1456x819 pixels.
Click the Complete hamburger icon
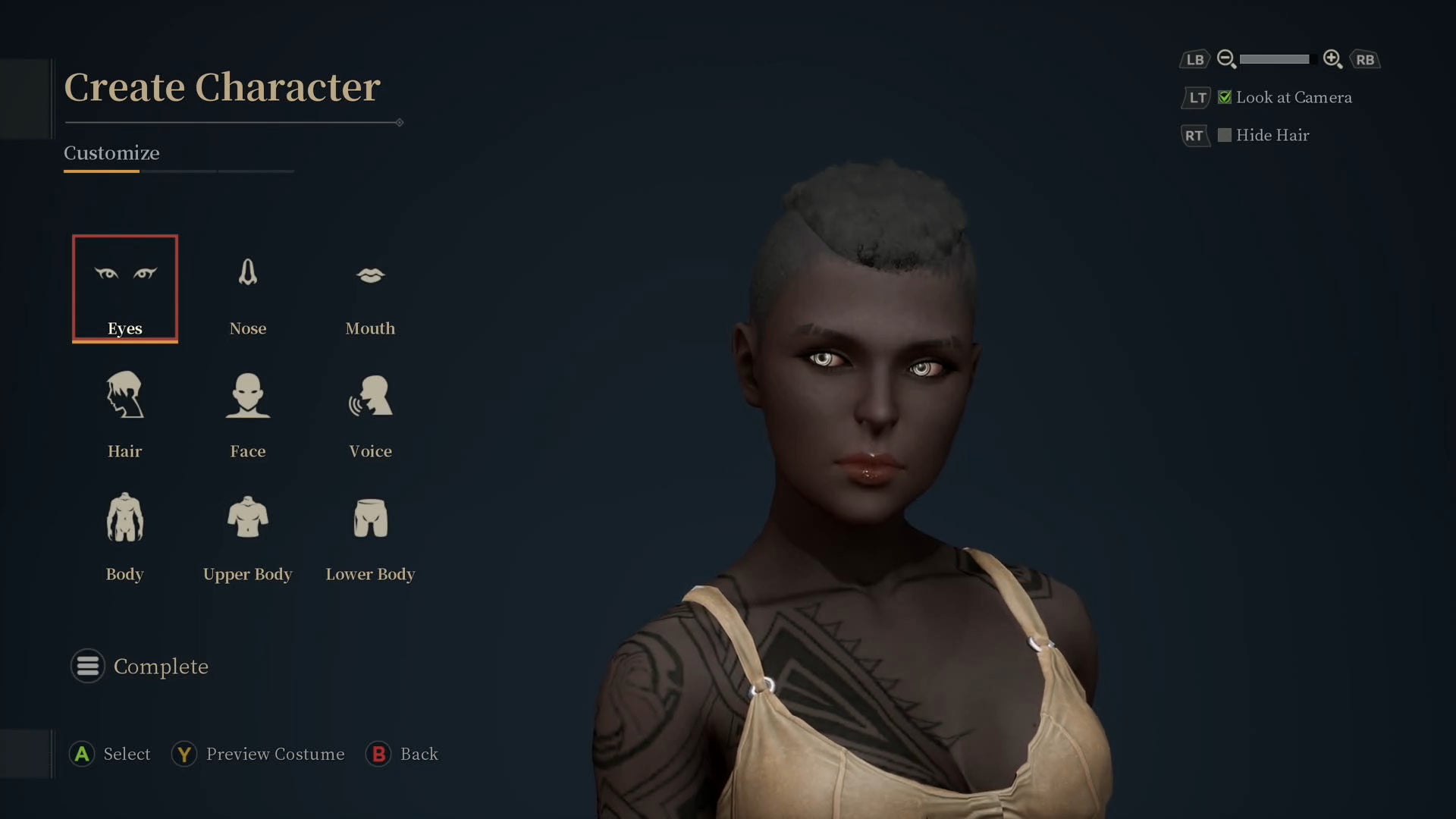87,666
